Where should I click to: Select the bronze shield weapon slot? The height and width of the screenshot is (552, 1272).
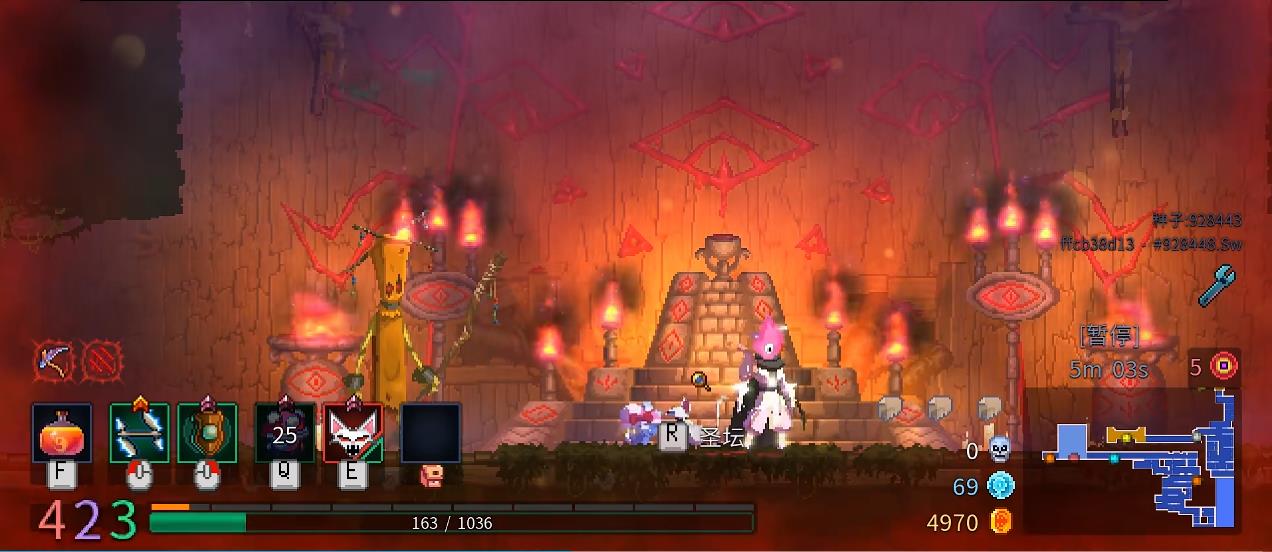point(207,433)
